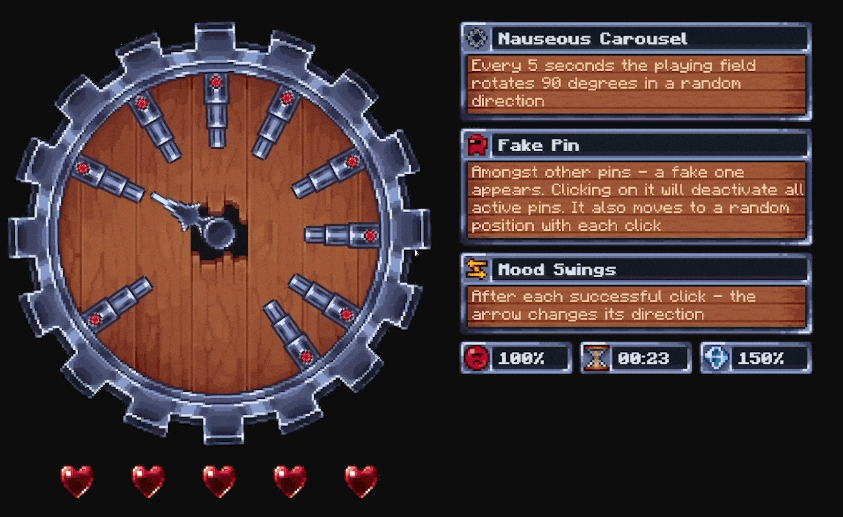Screen dimensions: 843x517
Task: Choose the Mood Swings modifier header
Action: click(556, 270)
